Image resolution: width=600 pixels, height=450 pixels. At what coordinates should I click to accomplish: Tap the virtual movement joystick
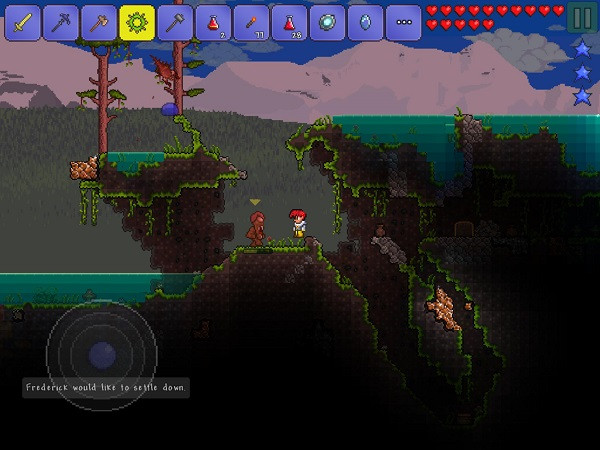coord(101,353)
